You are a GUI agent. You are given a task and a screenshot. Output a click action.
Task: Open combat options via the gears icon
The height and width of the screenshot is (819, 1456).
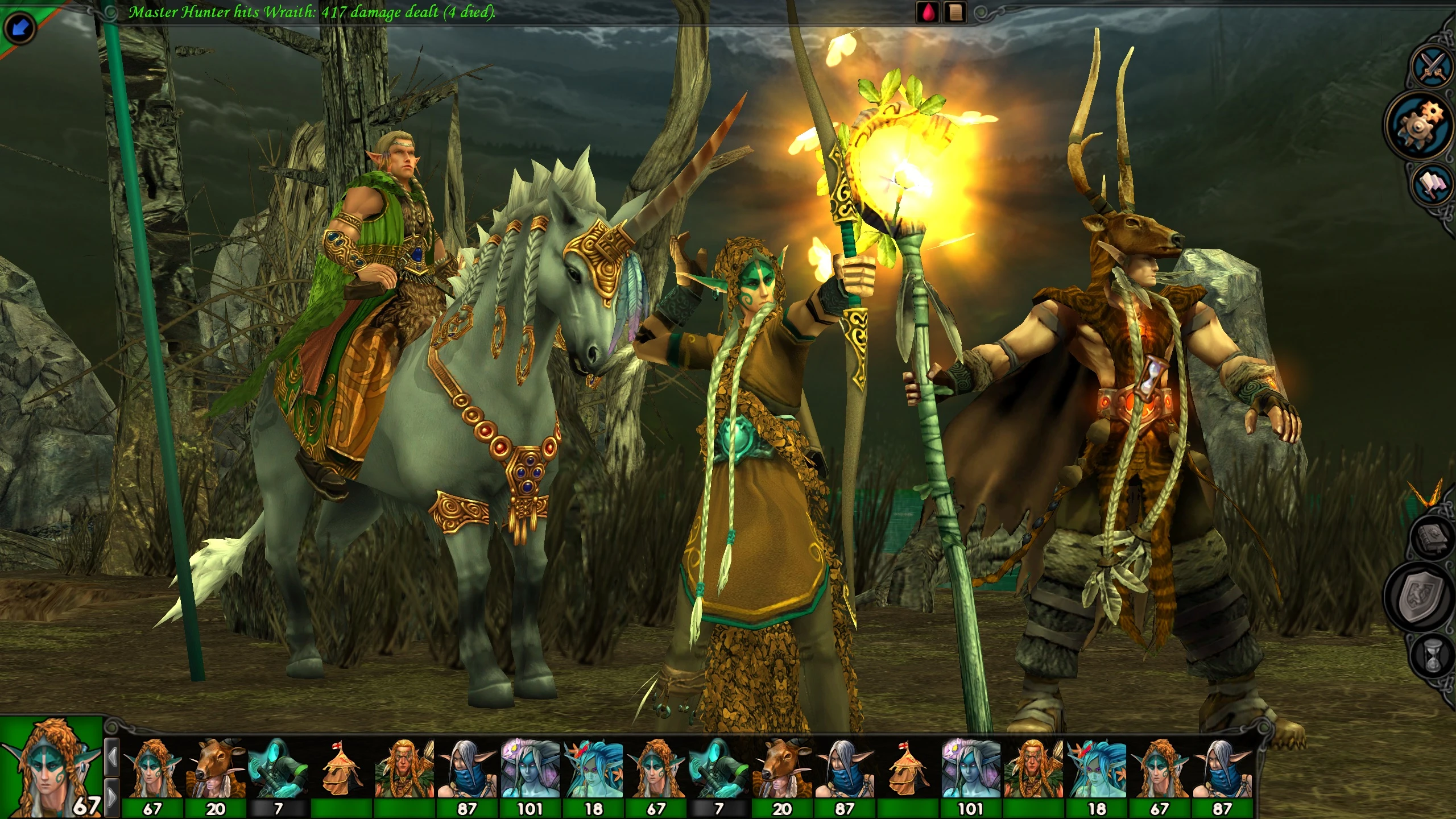tap(1420, 124)
